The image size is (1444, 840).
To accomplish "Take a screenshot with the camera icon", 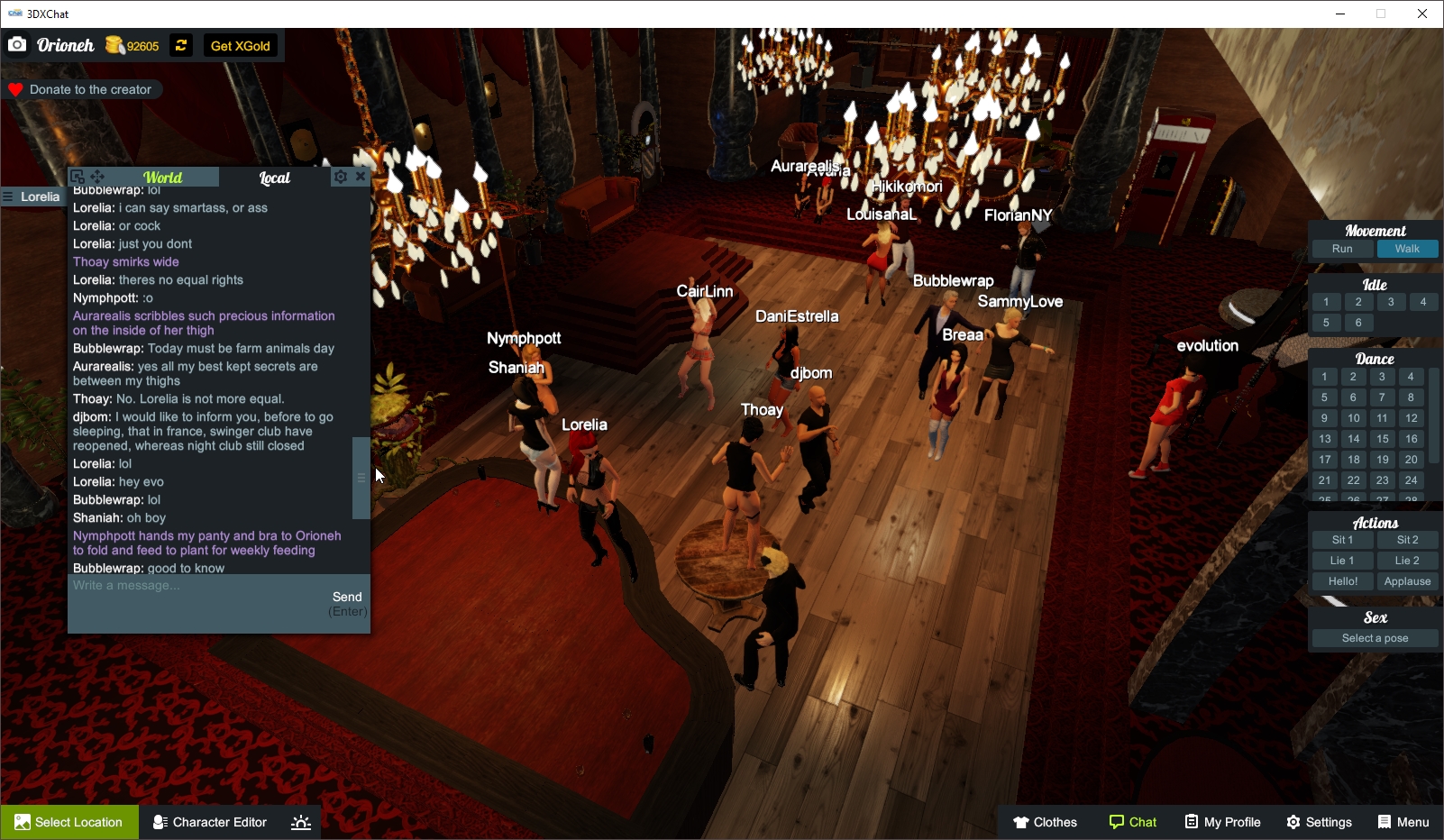I will [17, 43].
